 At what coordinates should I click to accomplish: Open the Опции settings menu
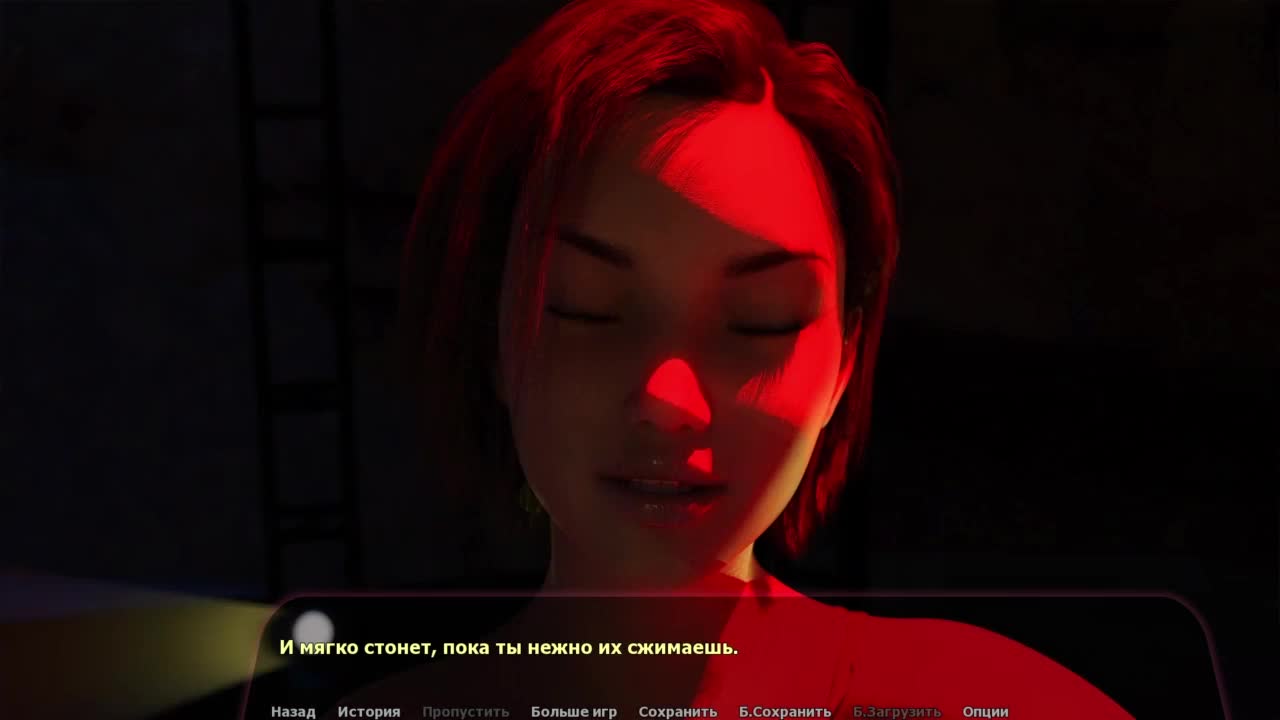(x=985, y=712)
